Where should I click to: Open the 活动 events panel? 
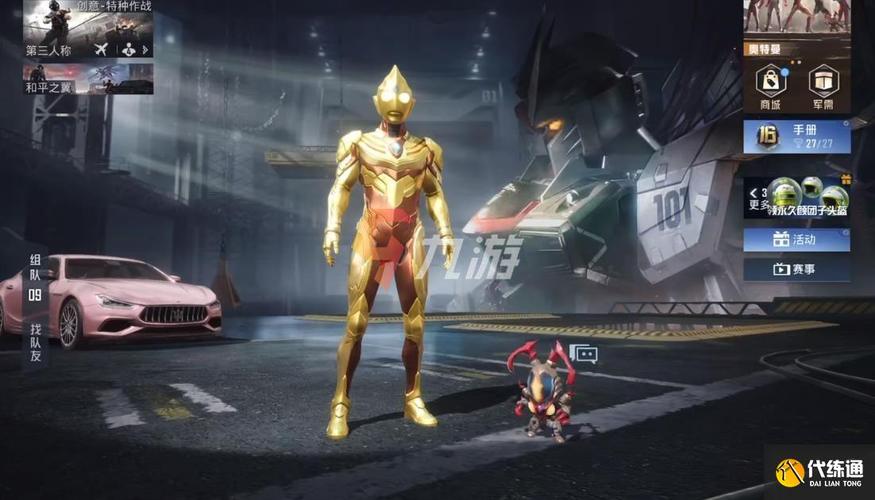[797, 239]
